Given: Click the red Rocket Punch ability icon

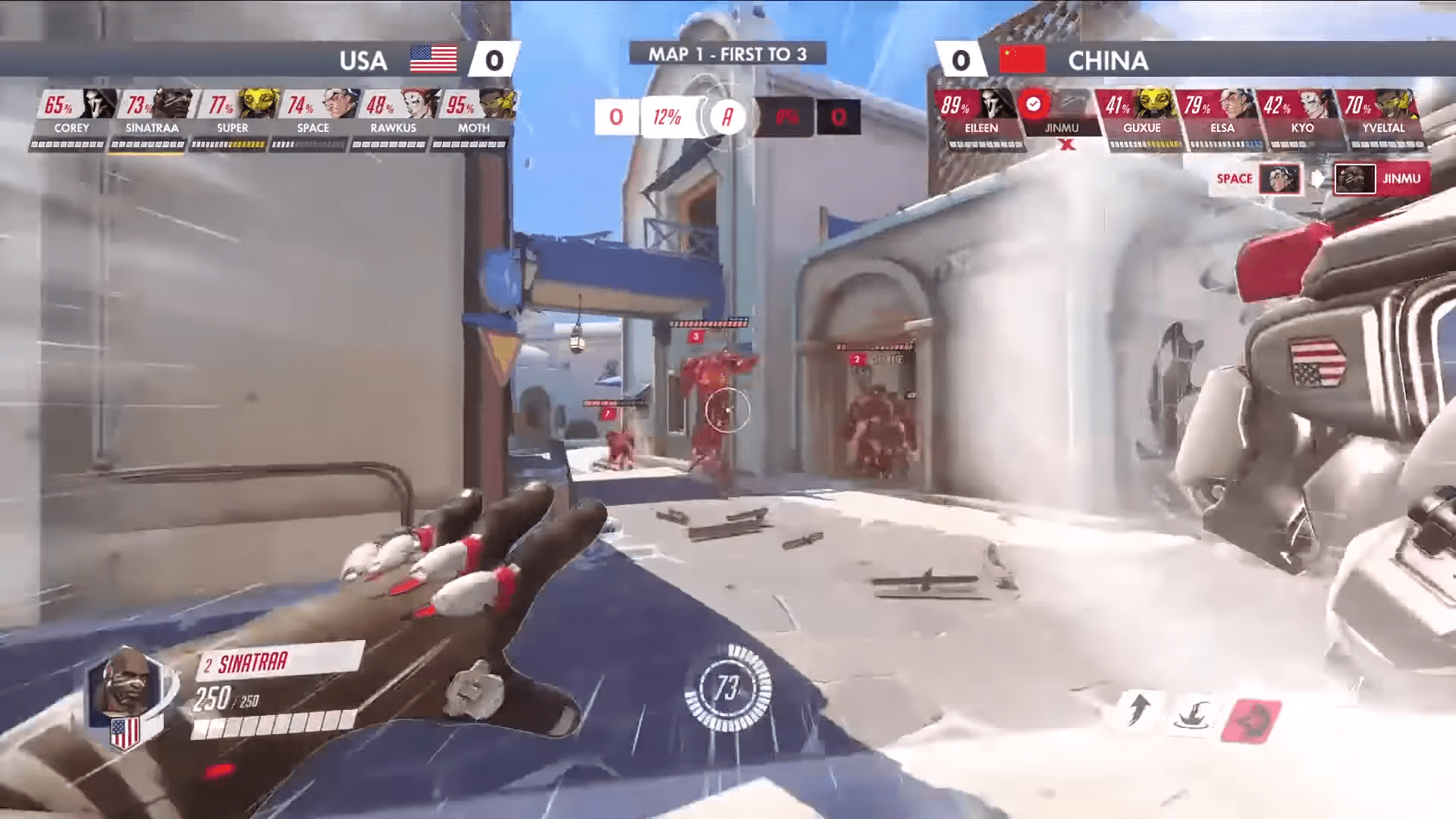Looking at the screenshot, I should (1251, 720).
